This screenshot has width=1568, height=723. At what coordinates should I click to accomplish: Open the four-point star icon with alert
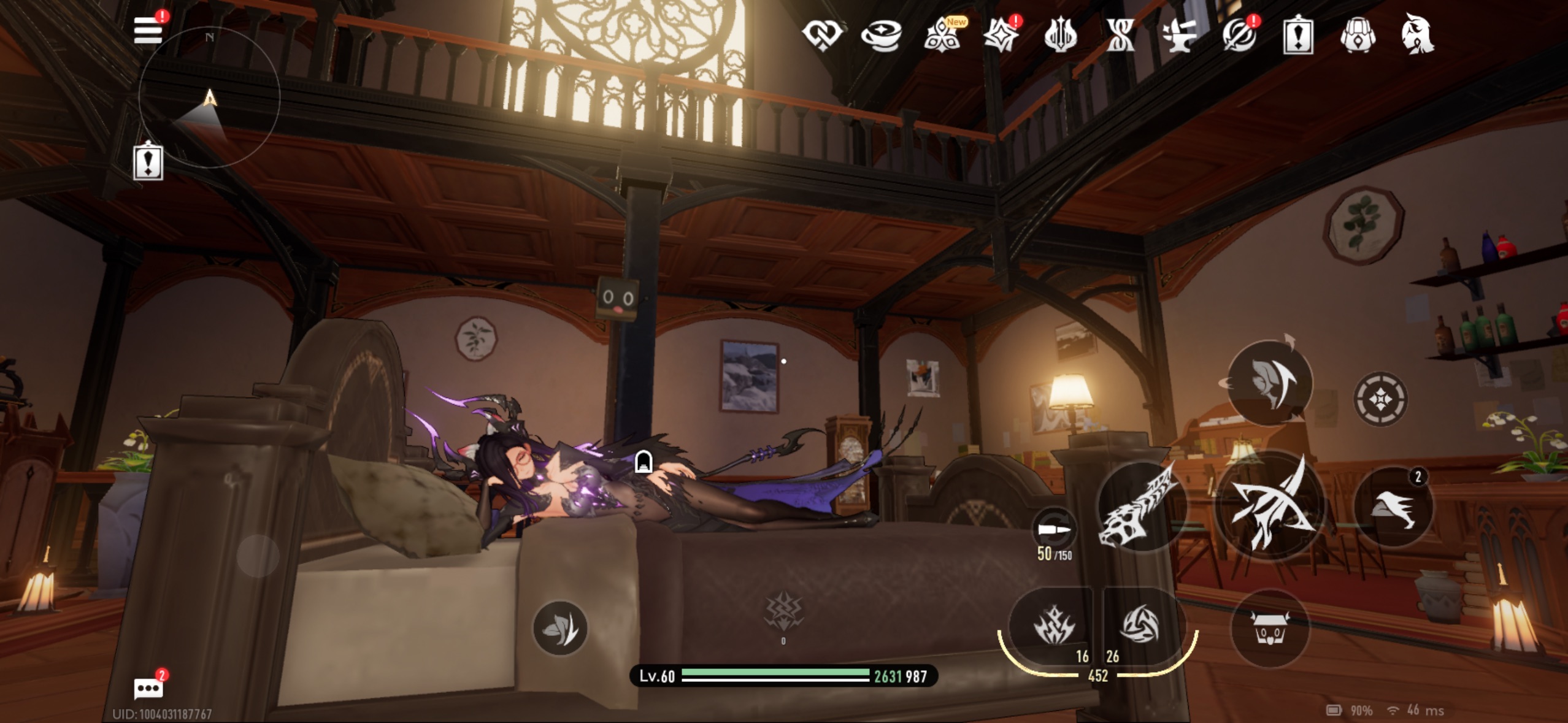tap(1001, 36)
